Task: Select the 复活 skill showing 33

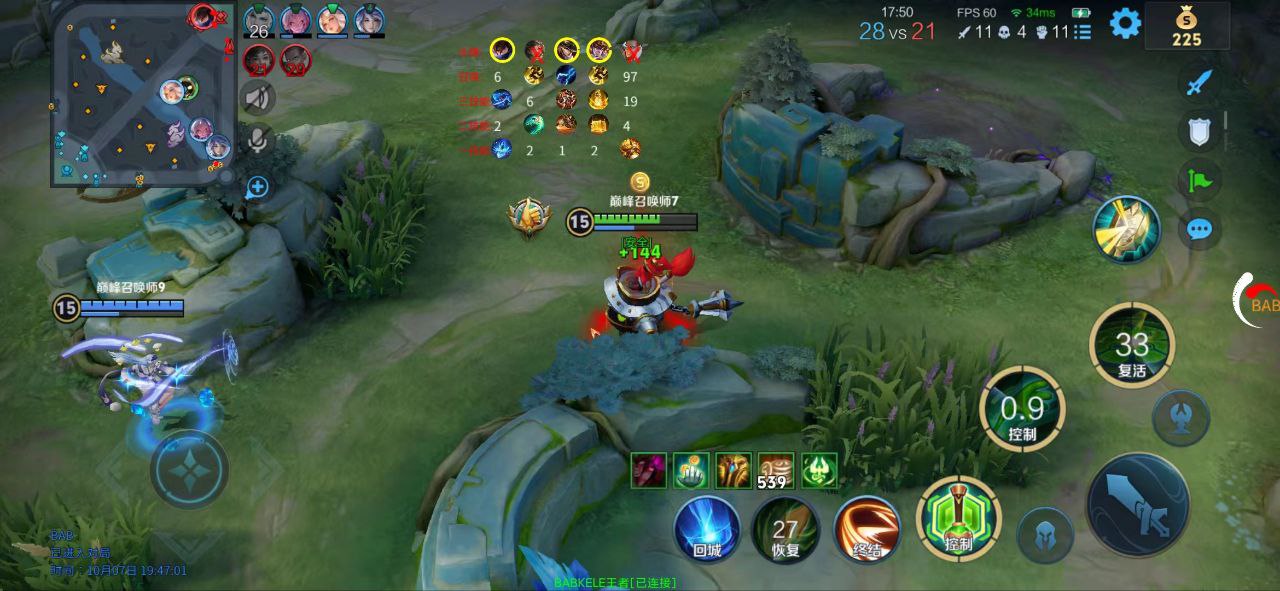Action: pos(1131,346)
